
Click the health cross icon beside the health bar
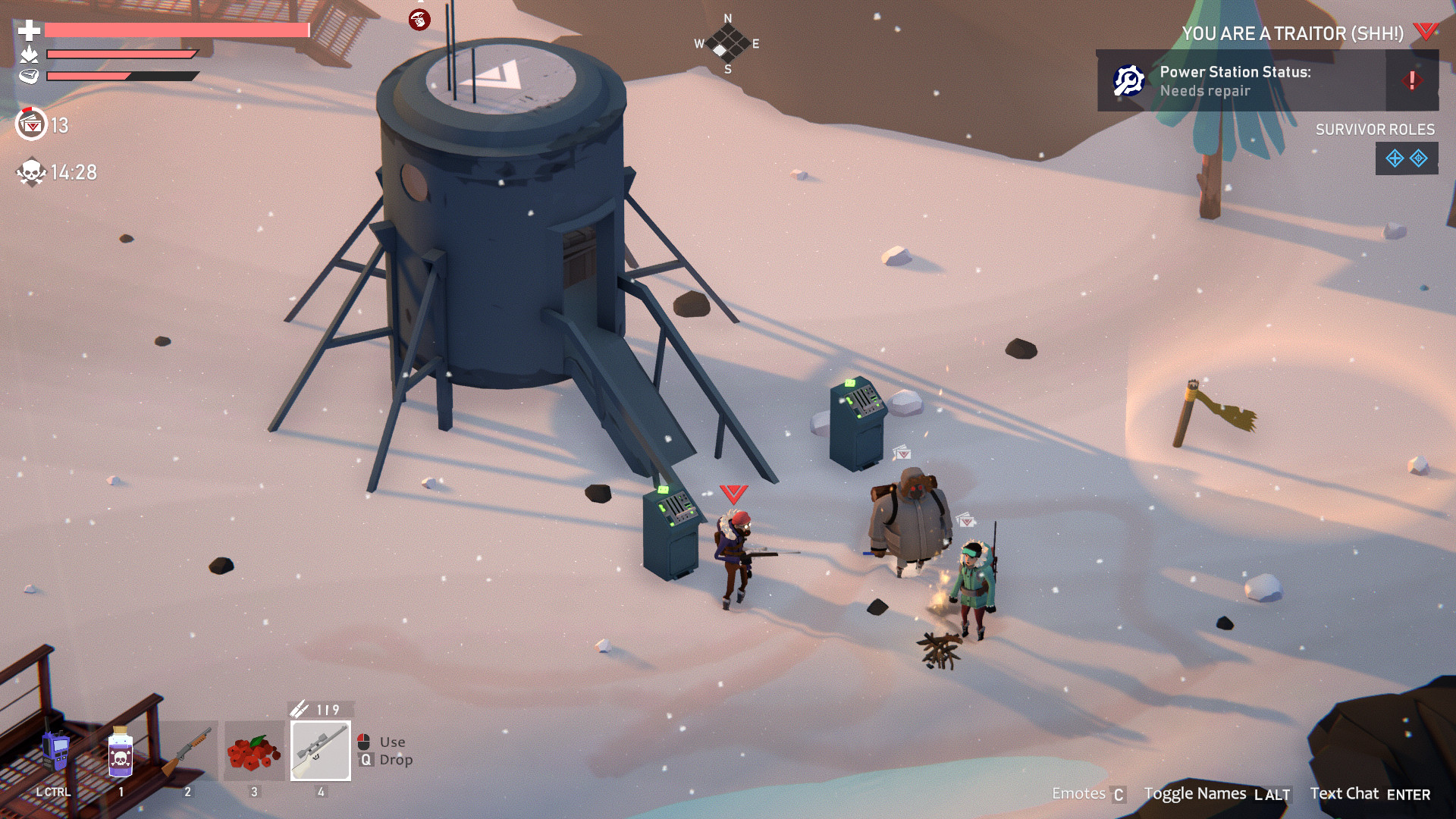click(x=27, y=32)
